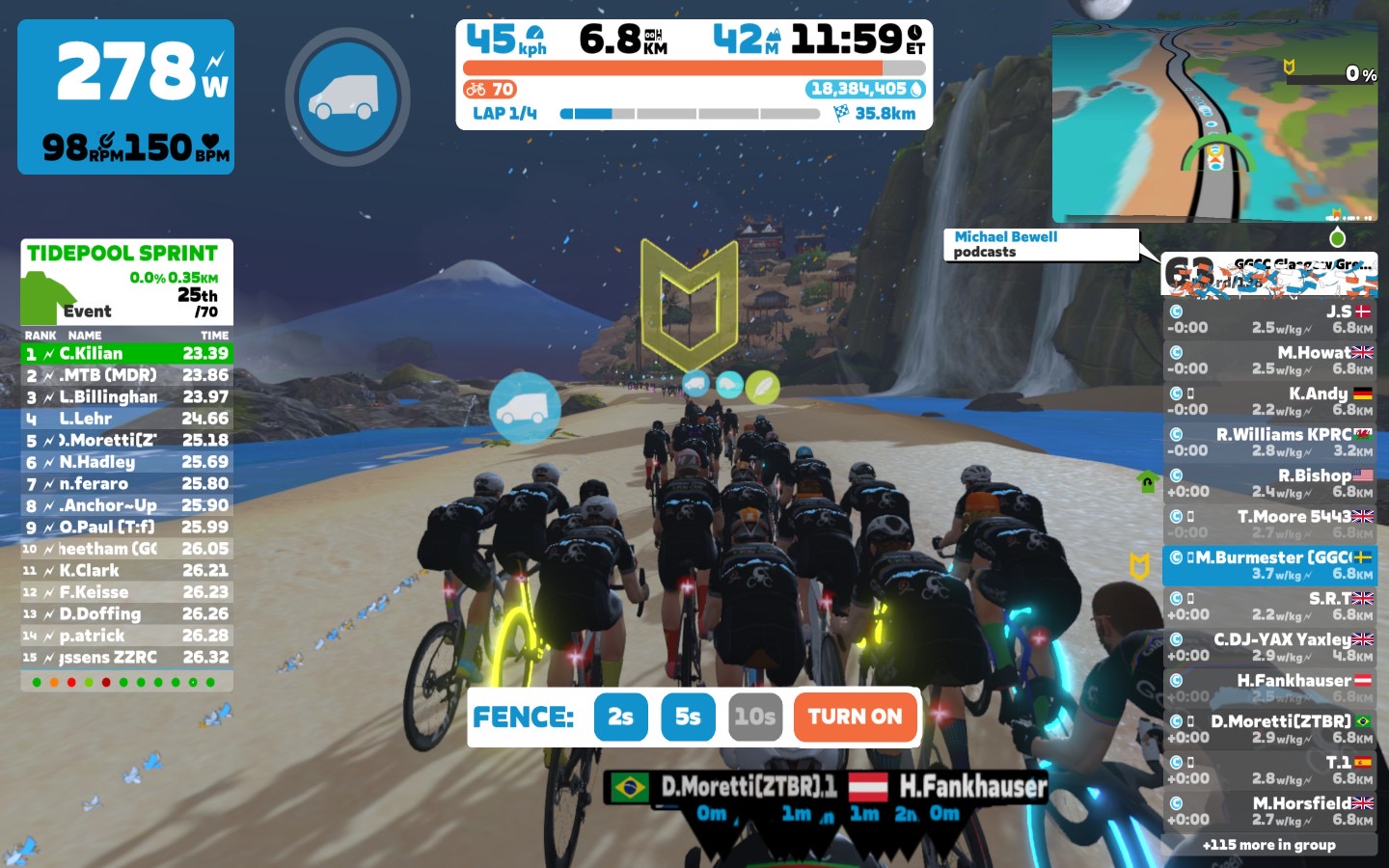Select rider M.Howat in nearby list
The width and height of the screenshot is (1389, 868).
tap(1269, 360)
